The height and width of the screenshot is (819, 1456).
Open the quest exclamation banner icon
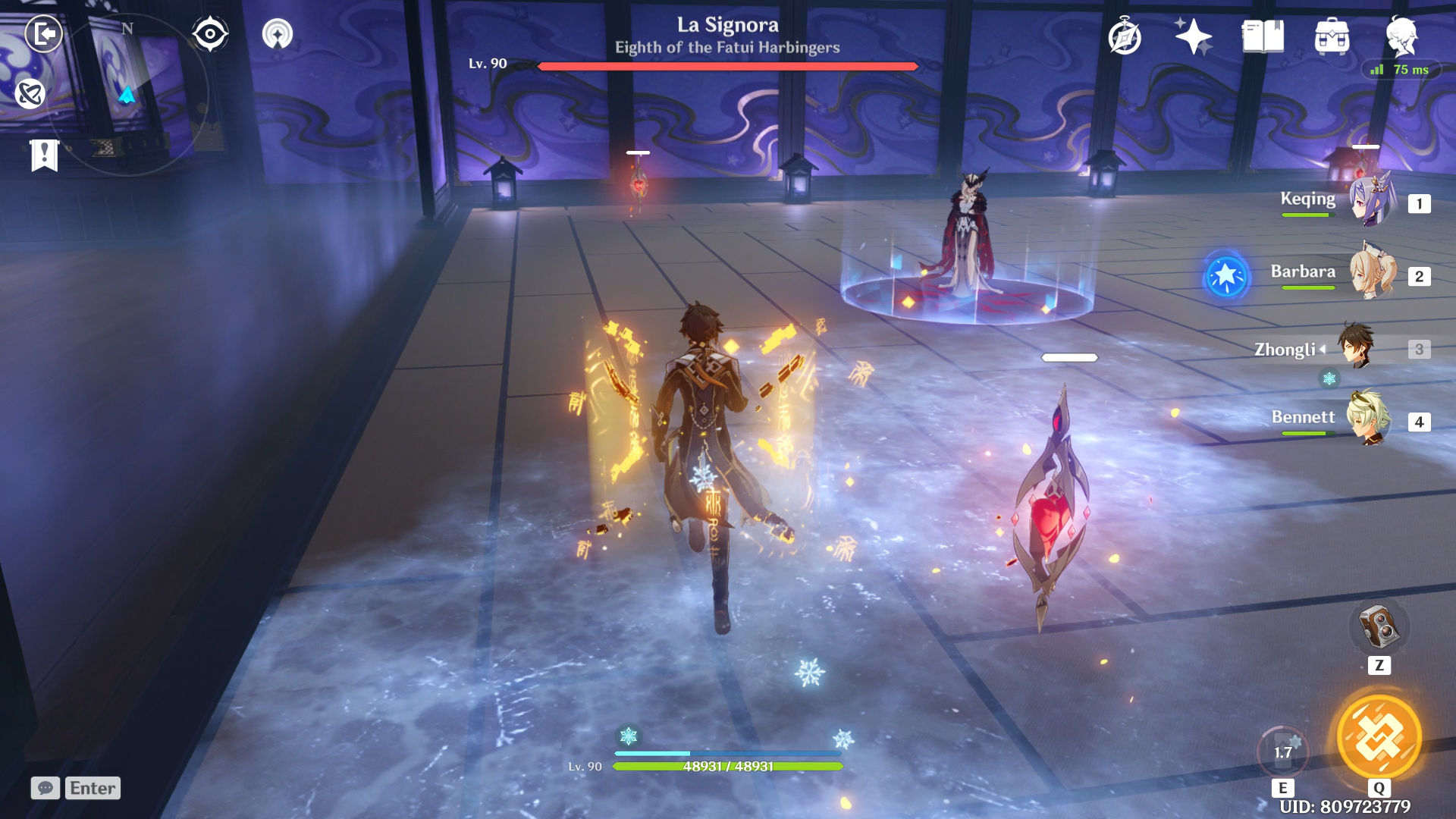(44, 155)
